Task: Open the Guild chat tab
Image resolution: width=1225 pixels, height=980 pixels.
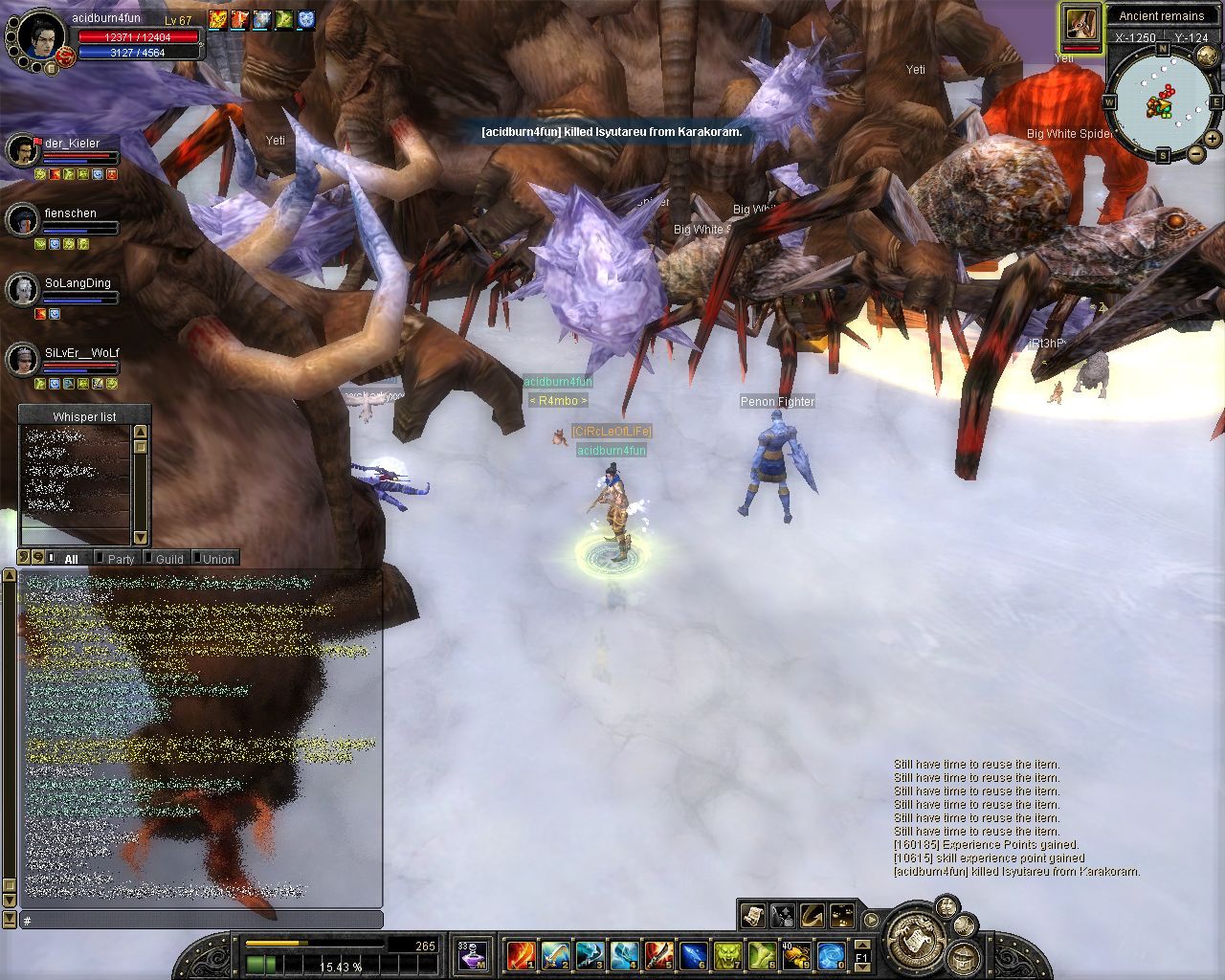Action: pos(169,559)
